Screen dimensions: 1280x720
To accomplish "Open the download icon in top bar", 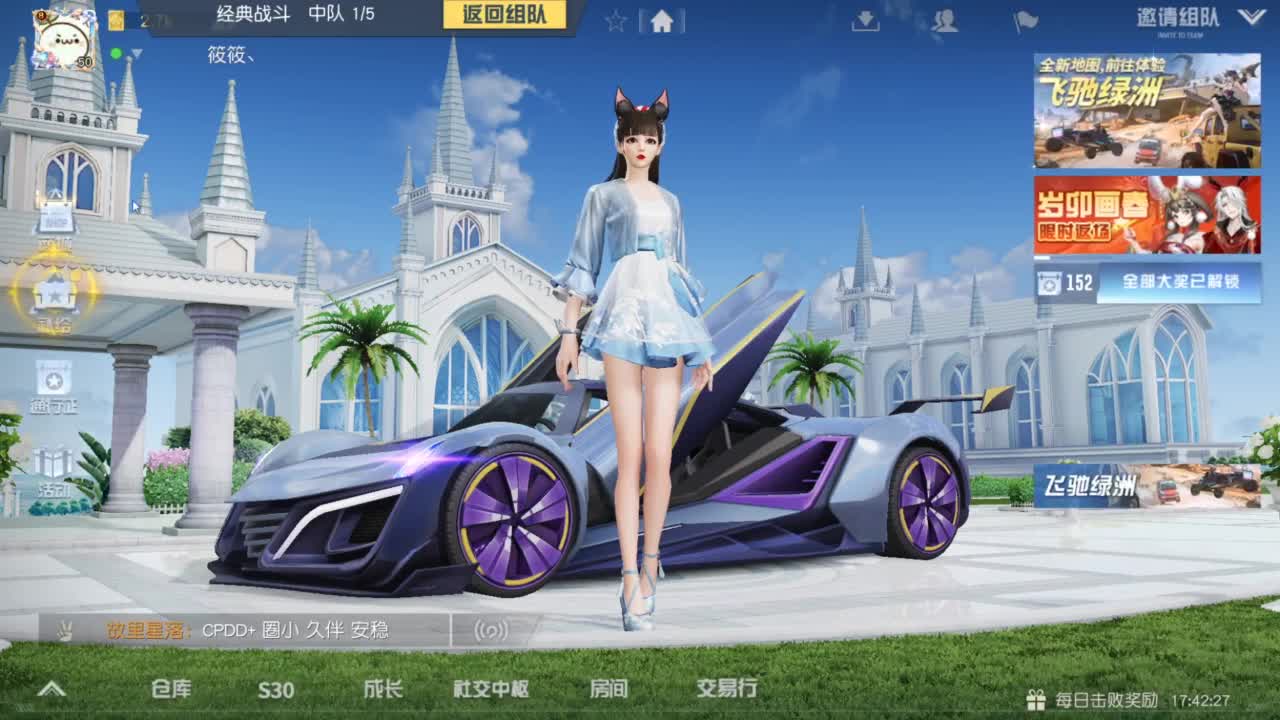I will click(864, 20).
